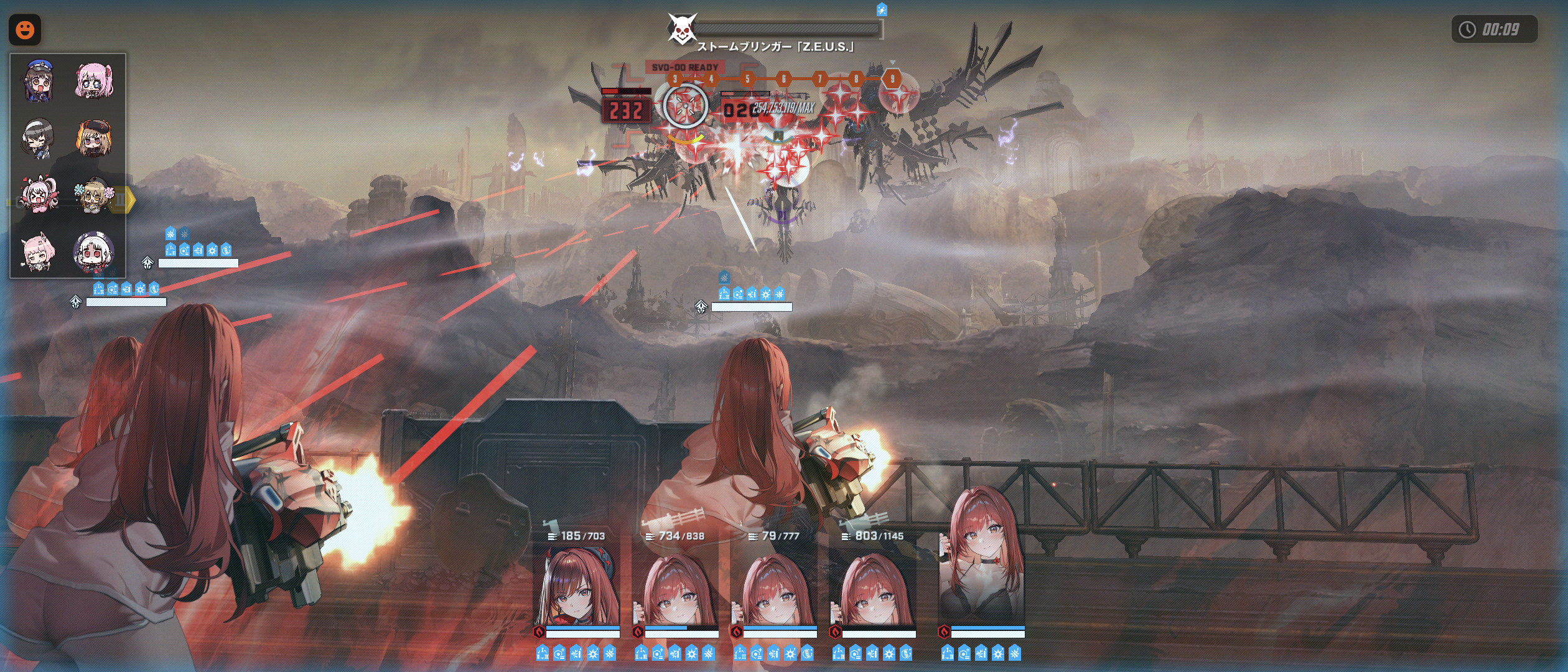Send the dark-haired chibi sticker with closed eyes
The image size is (1568, 672).
(39, 138)
